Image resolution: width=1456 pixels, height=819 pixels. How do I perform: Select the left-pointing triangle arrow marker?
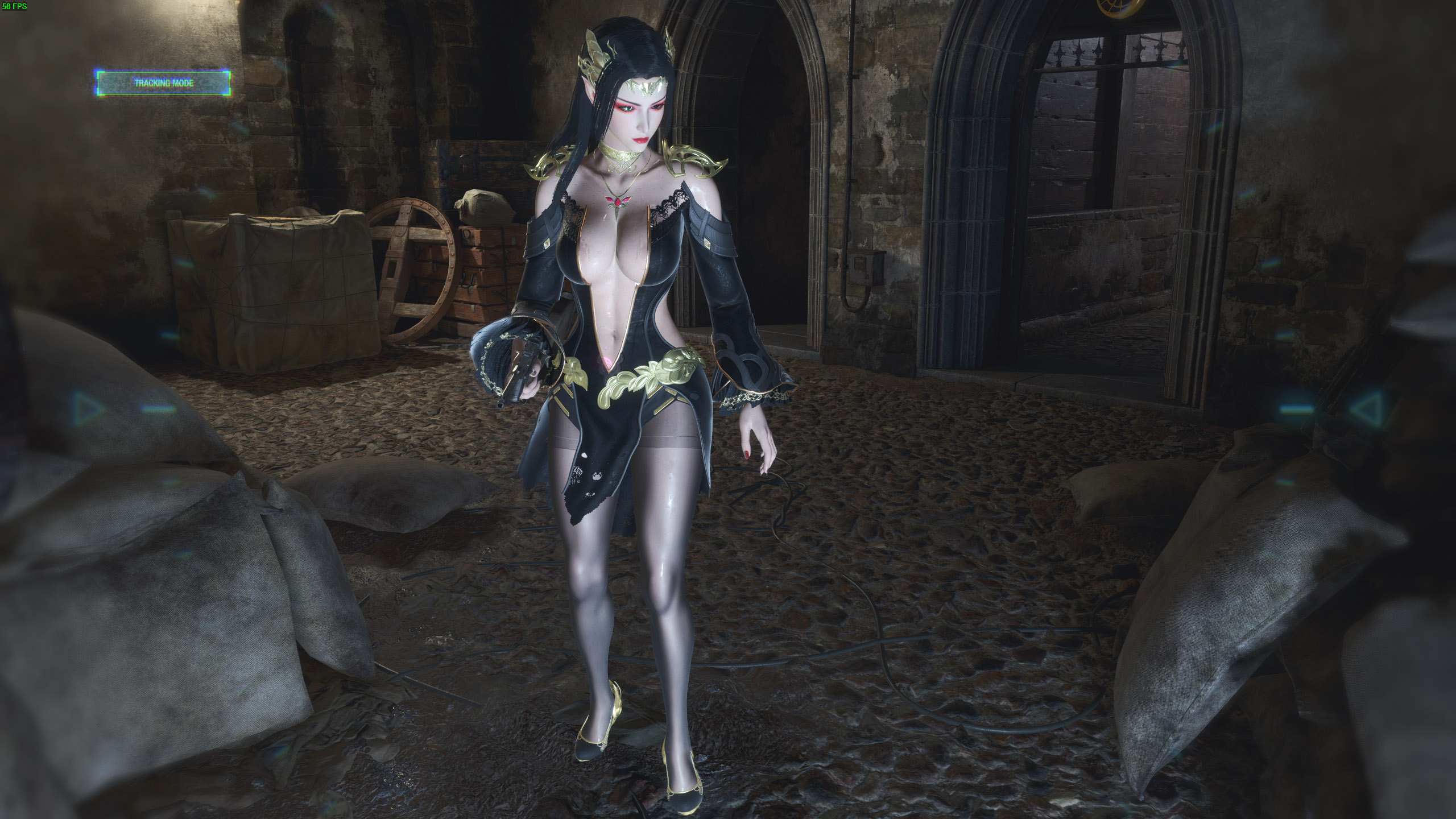click(x=1363, y=408)
